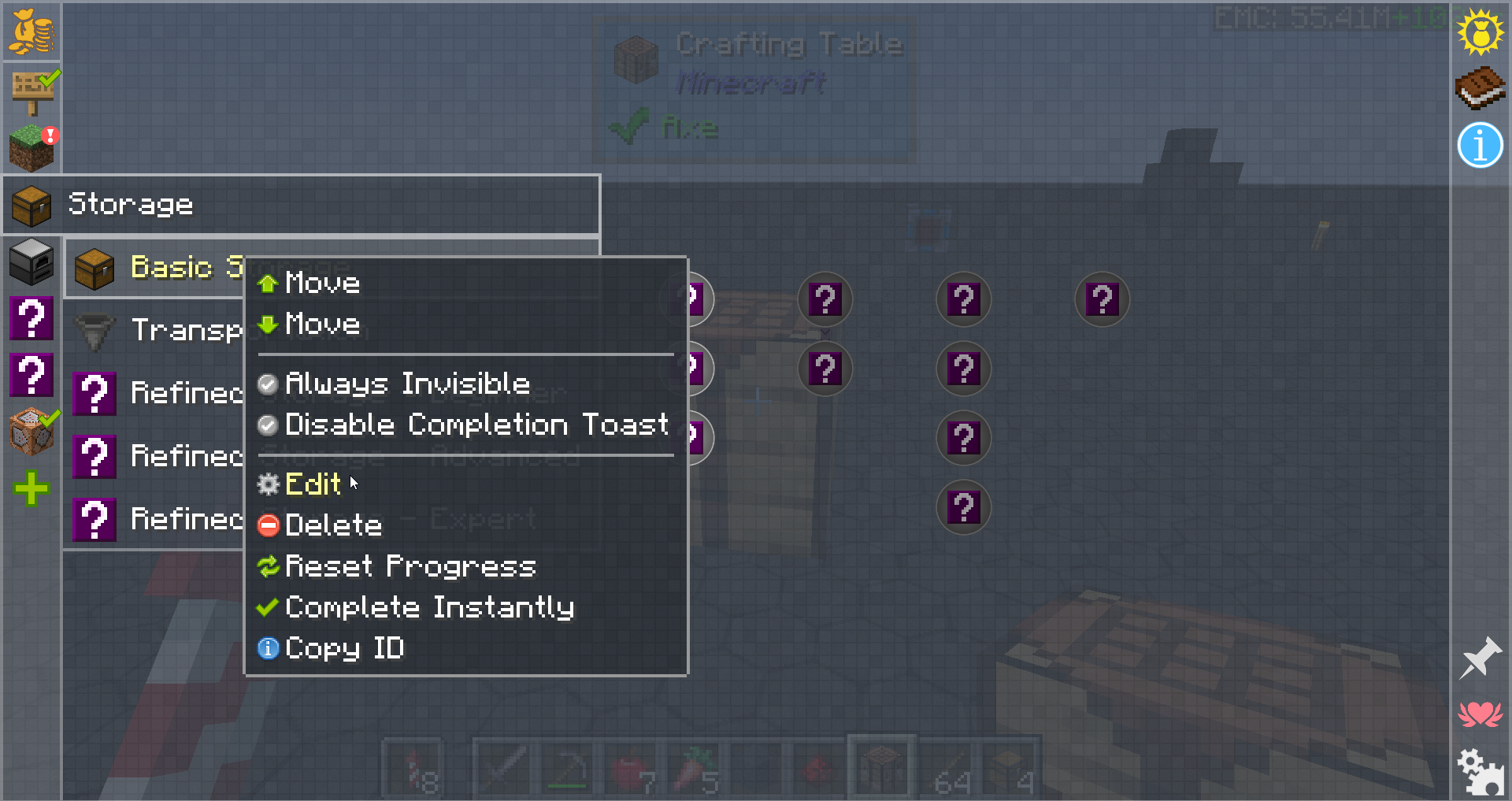1512x801 pixels.
Task: Open settings with the gears icon
Action: 1480,771
